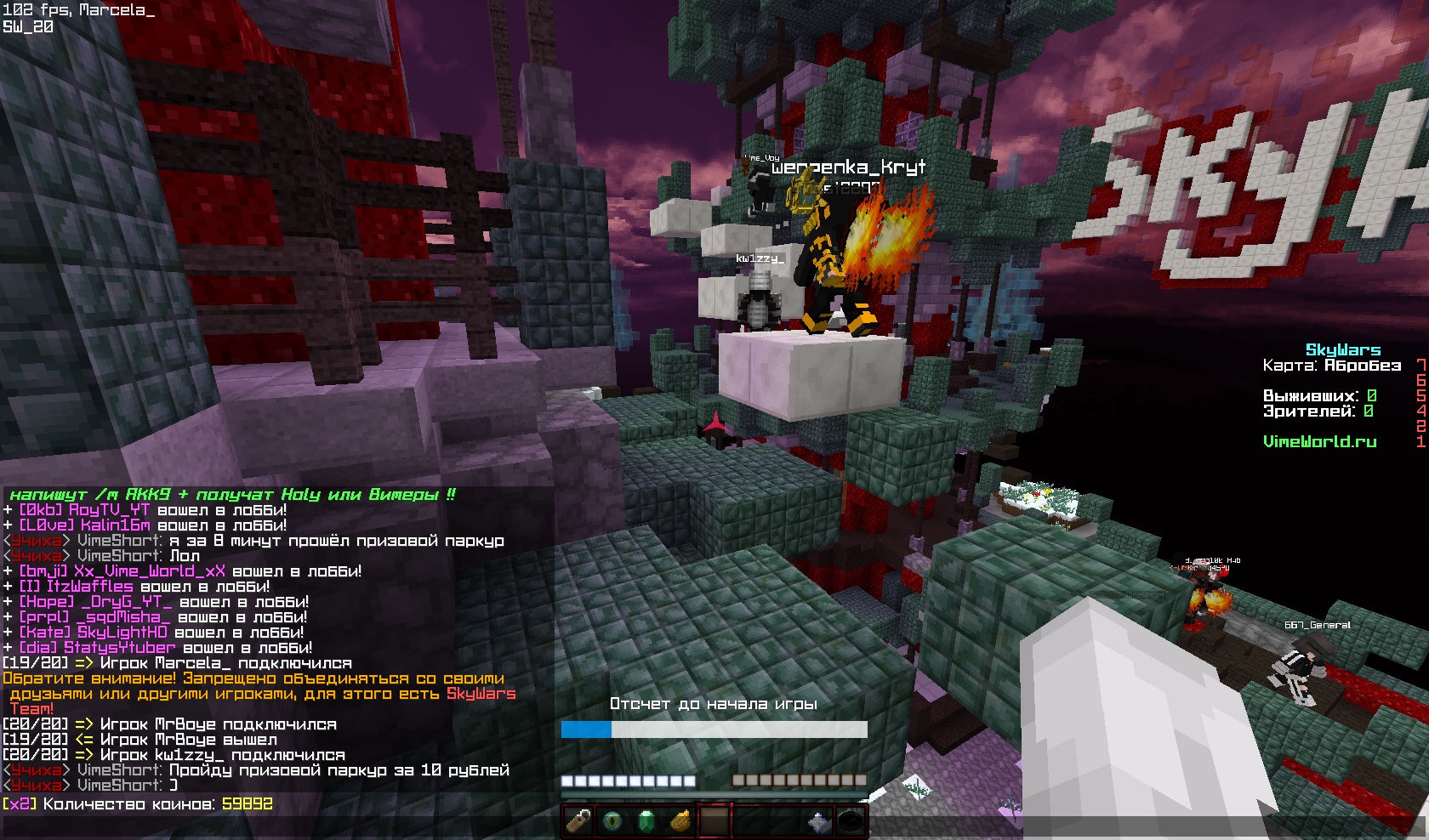Pick the golden seed item slot
The width and height of the screenshot is (1429, 840).
point(681,822)
